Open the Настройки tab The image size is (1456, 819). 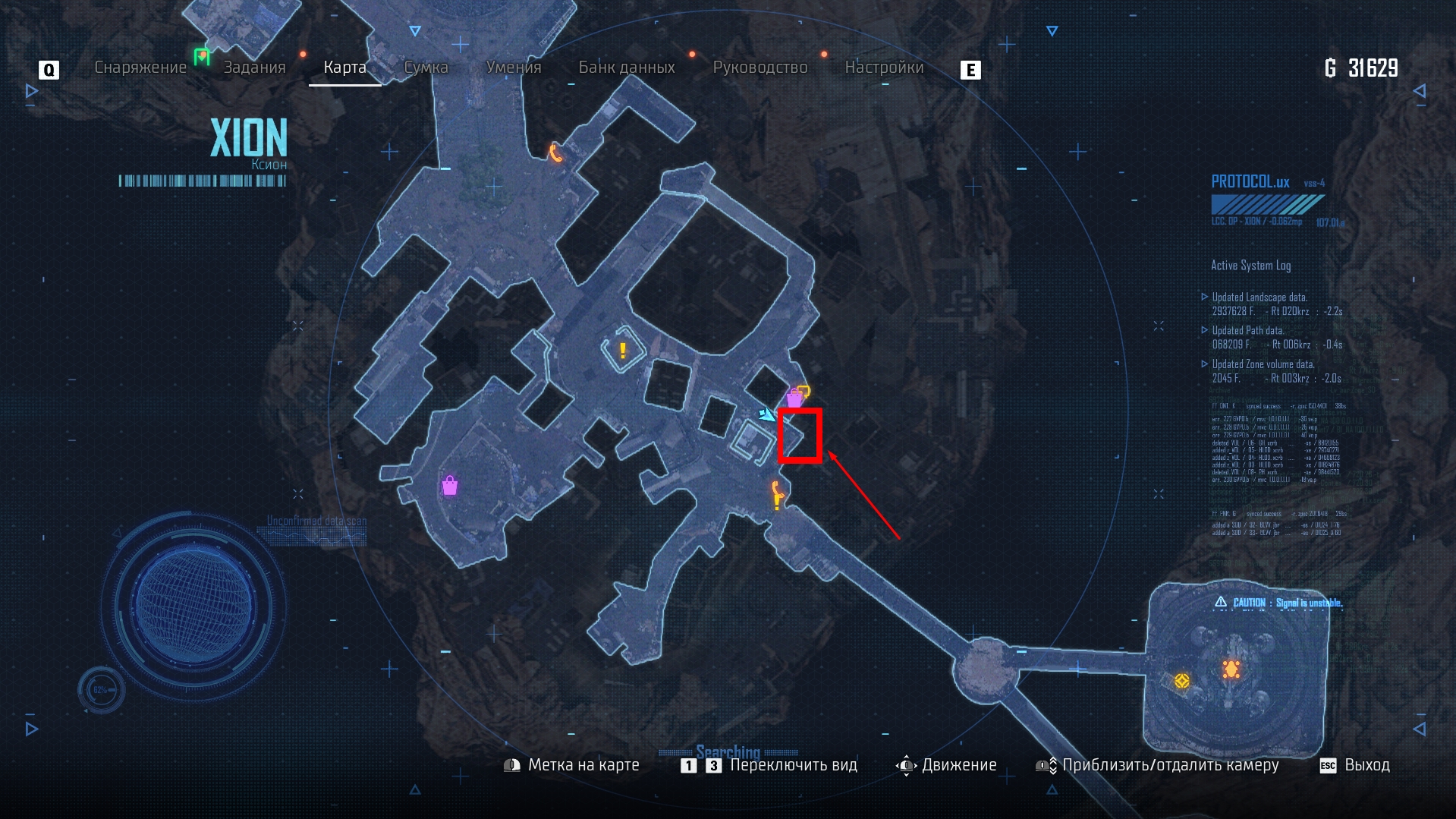pos(884,68)
